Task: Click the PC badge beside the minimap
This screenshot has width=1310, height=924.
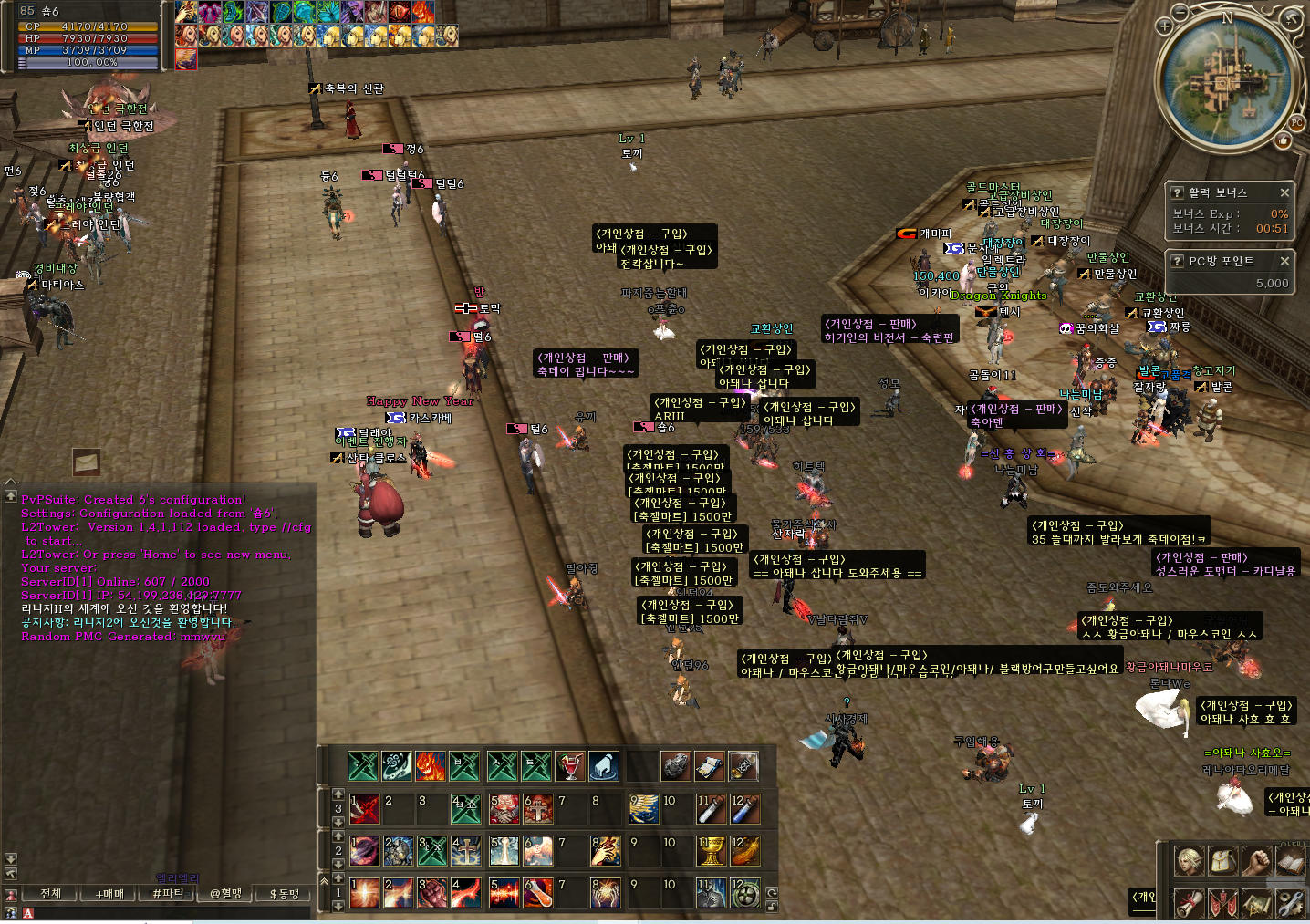Action: (1296, 122)
